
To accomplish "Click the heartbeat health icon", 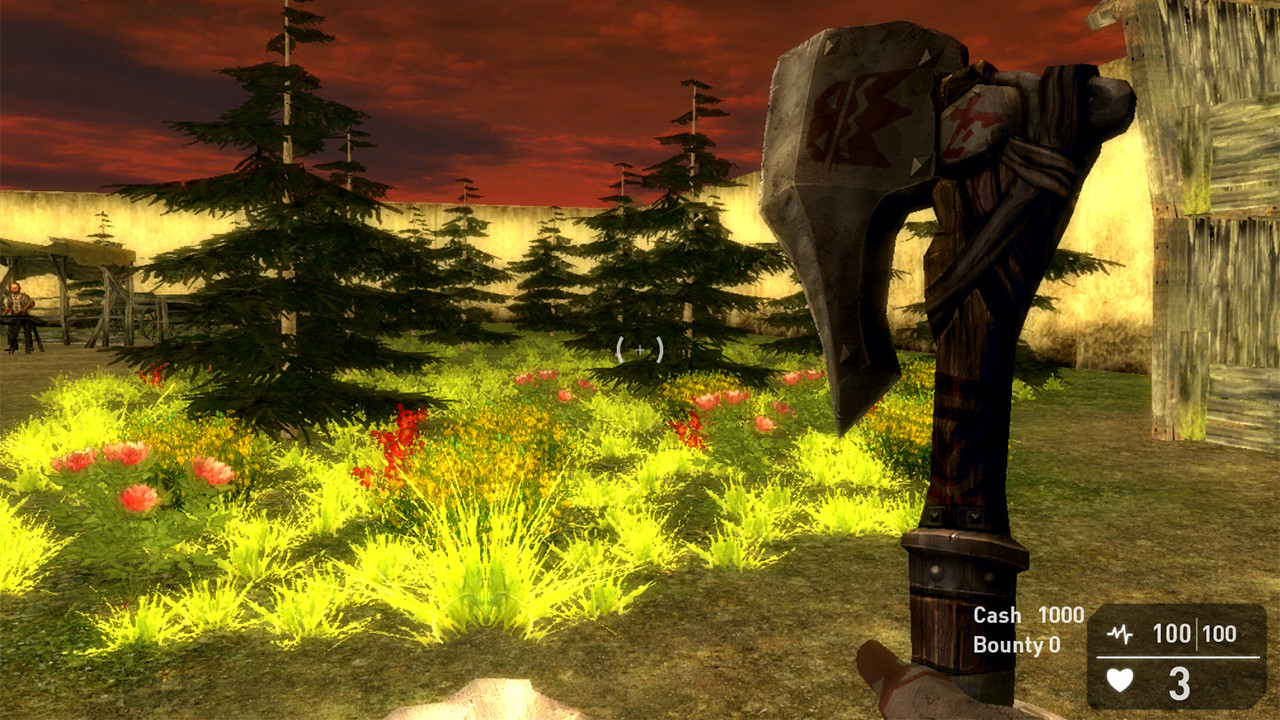I will tap(1121, 632).
